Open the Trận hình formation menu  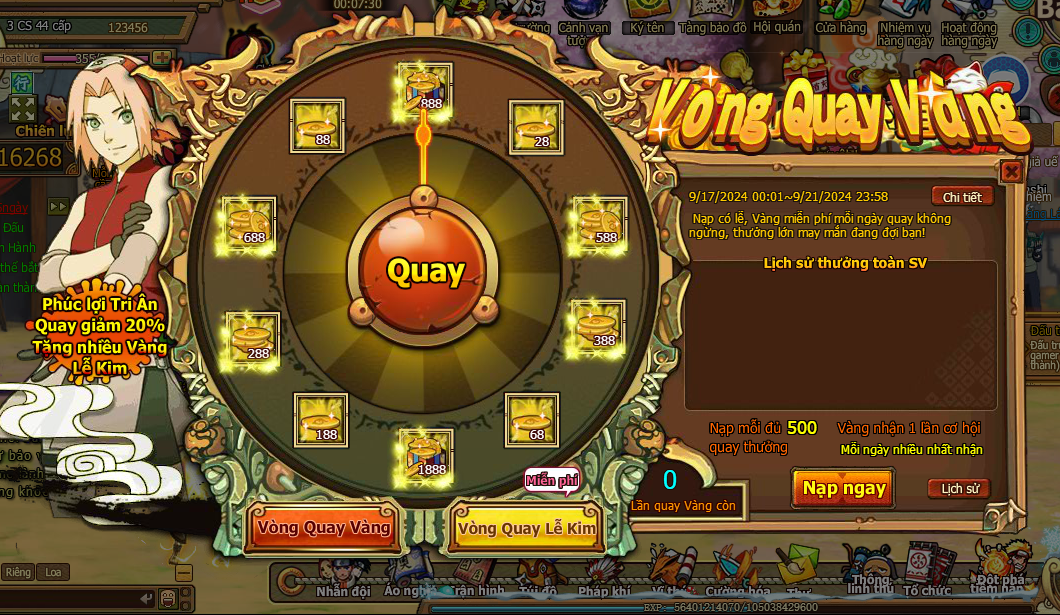[x=476, y=583]
